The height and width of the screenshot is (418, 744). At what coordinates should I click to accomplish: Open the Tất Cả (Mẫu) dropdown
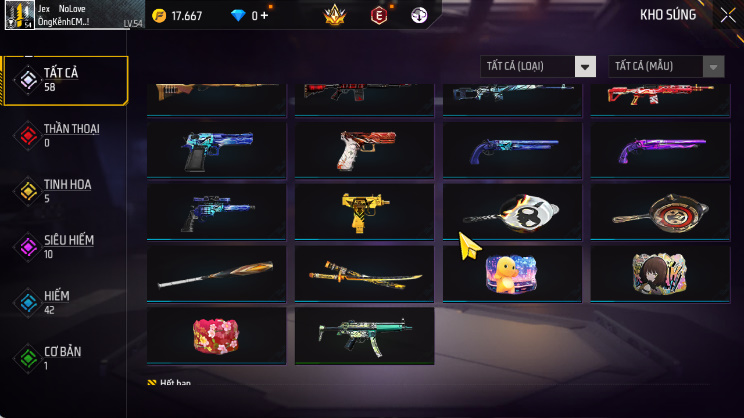[666, 66]
